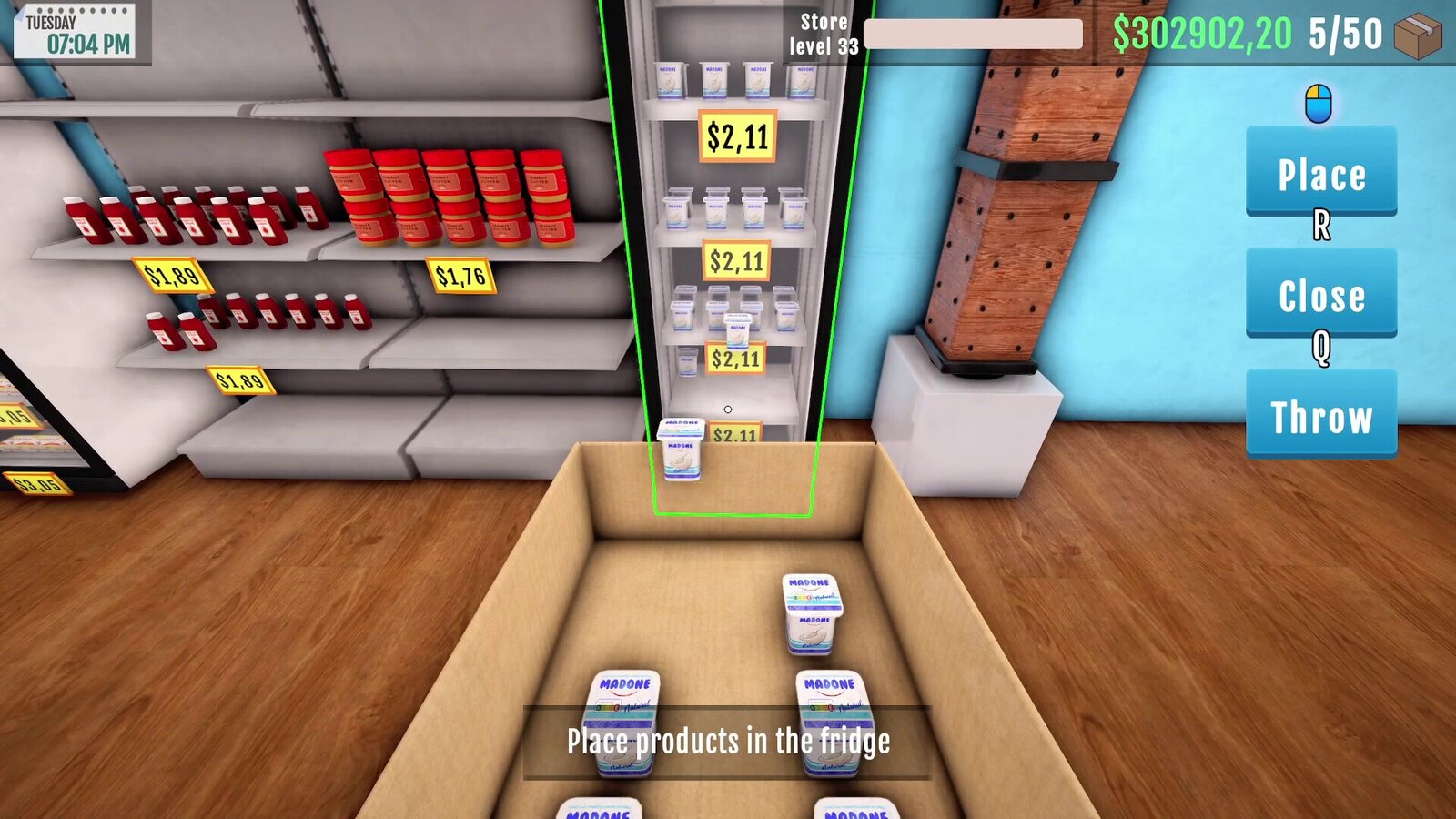Click a Madone yogurt tub inside the open box
The width and height of the screenshot is (1456, 819).
[x=813, y=612]
